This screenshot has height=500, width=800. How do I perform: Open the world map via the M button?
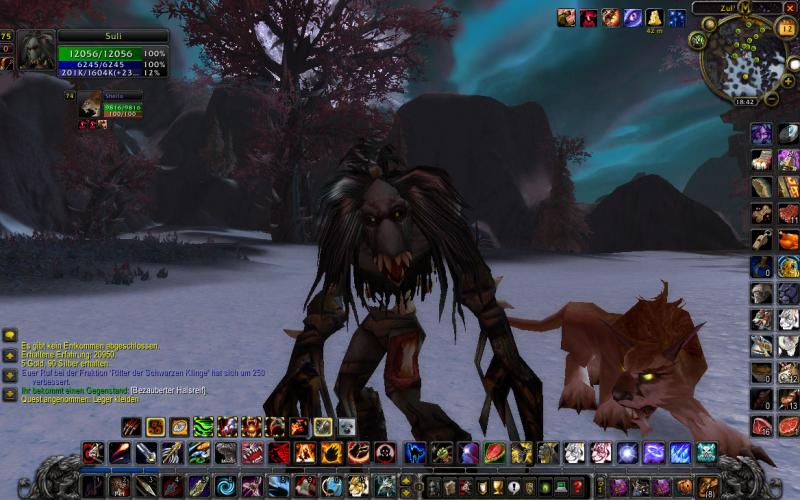click(745, 9)
